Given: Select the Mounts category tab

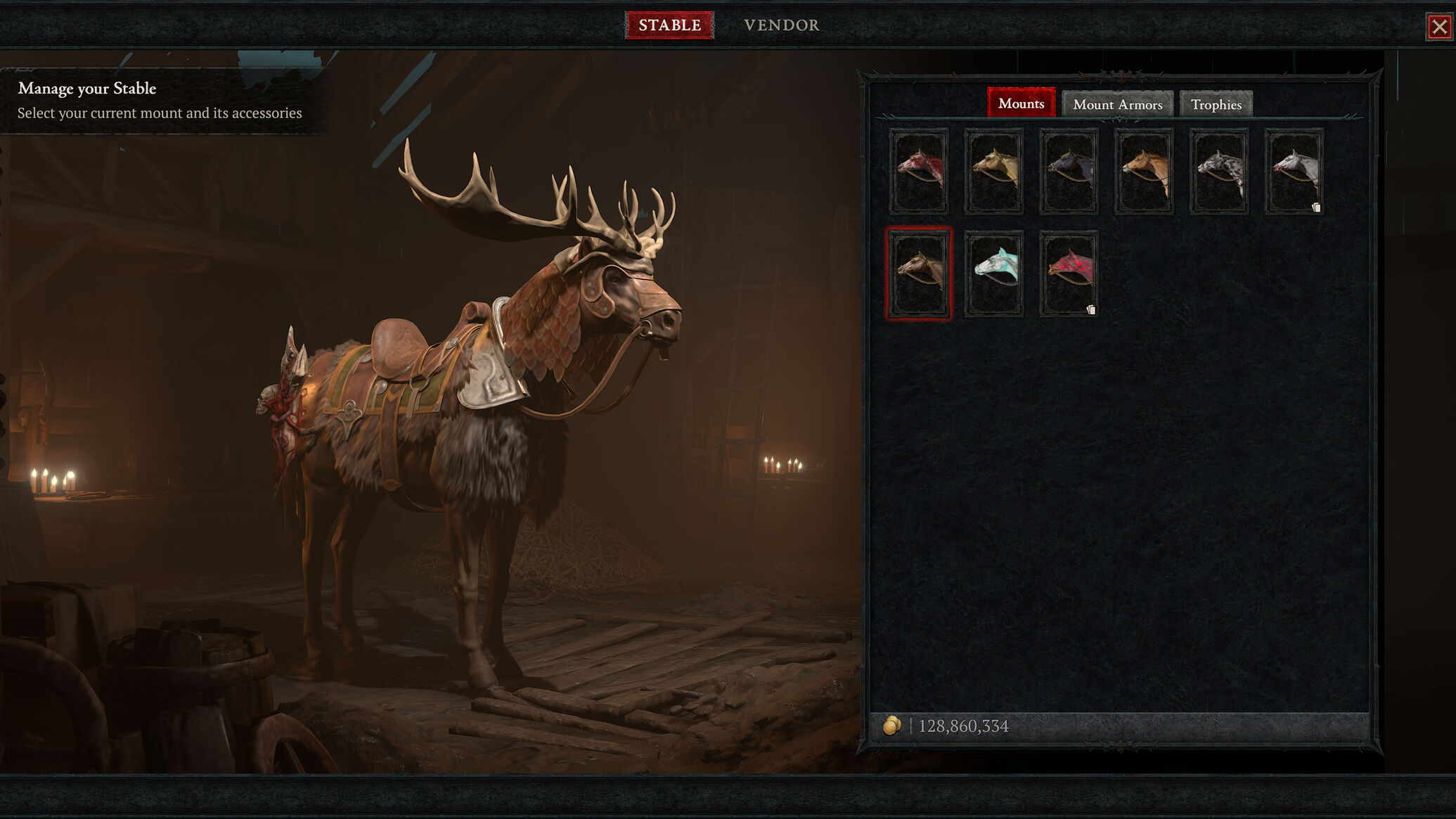Looking at the screenshot, I should tap(1021, 103).
